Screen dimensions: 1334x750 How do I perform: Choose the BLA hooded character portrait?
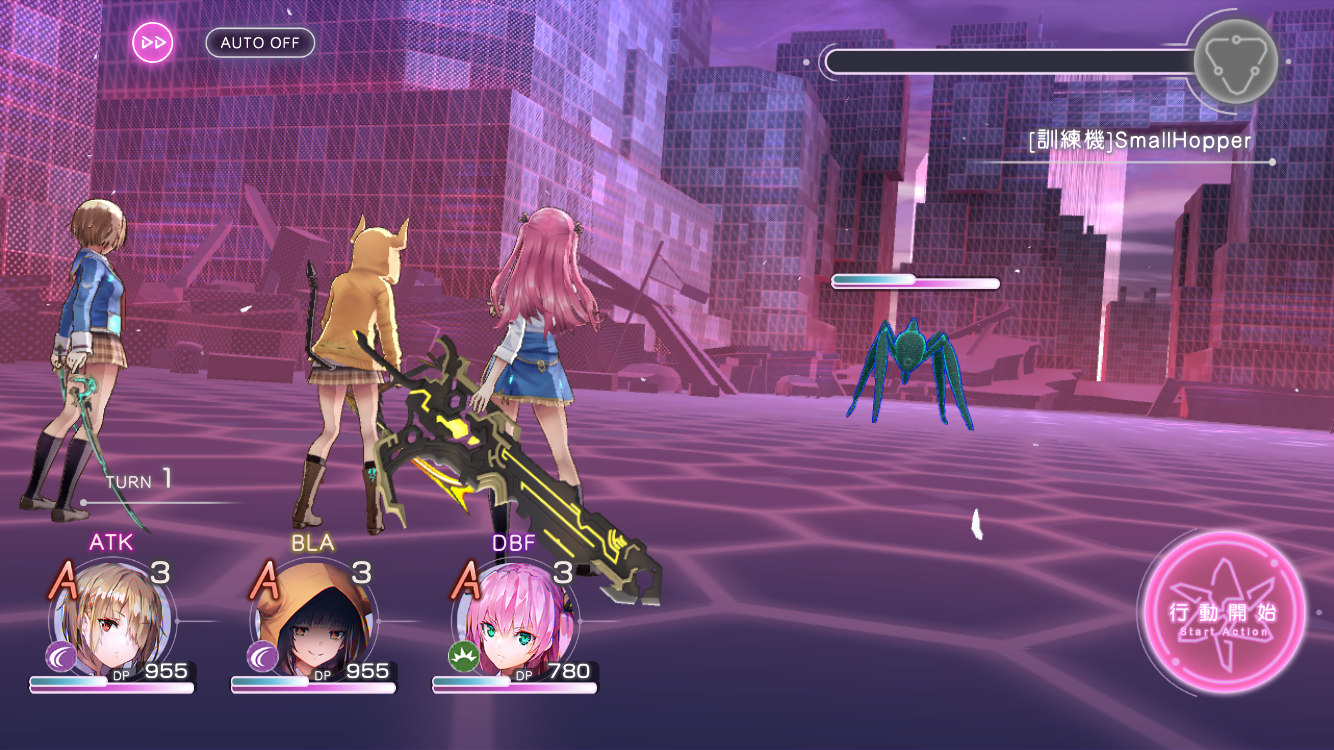[312, 619]
